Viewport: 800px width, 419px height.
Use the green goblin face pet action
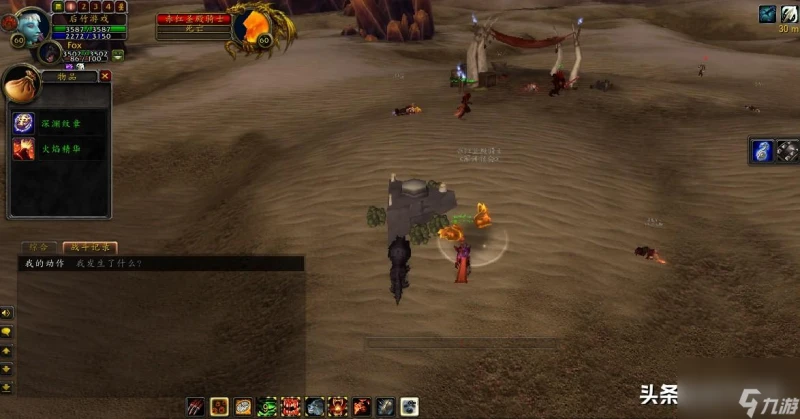point(268,406)
